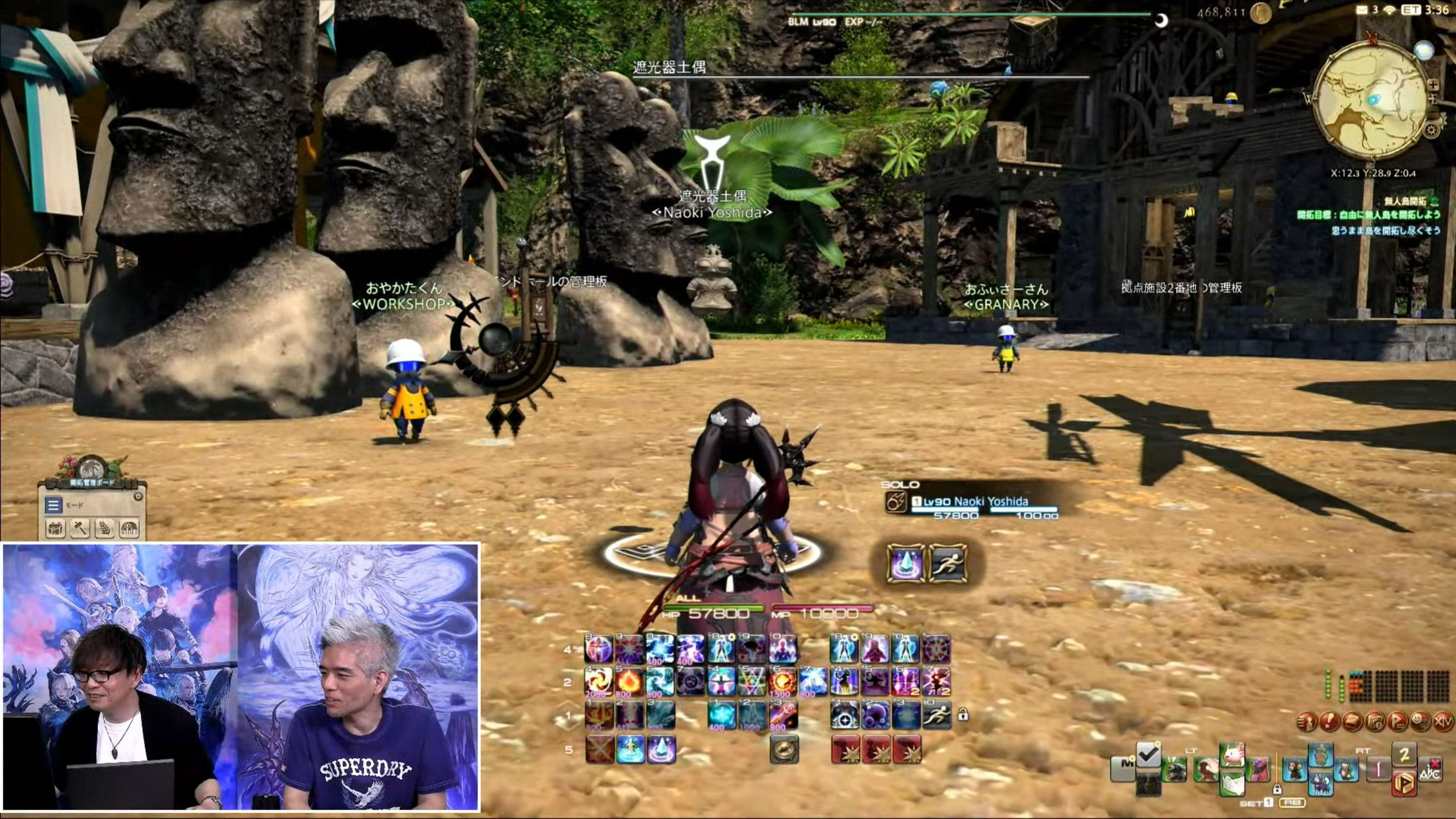Click the red exclamation mark menu icon

pyautogui.click(x=1330, y=721)
